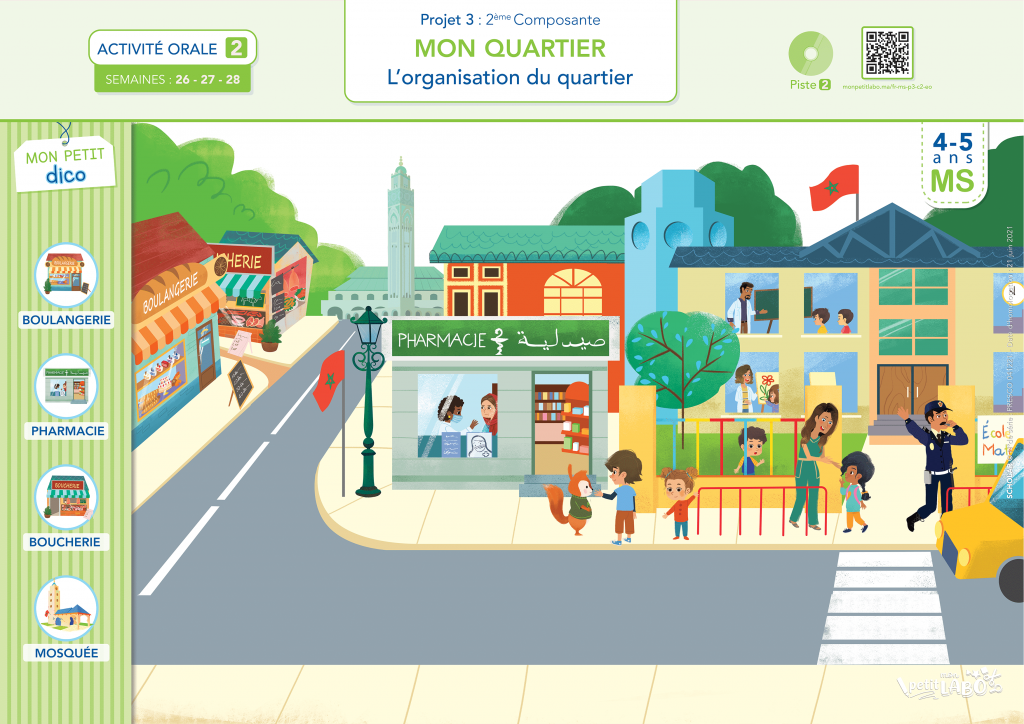Open the Mon Petit Dico header
1024x724 pixels.
pos(66,163)
